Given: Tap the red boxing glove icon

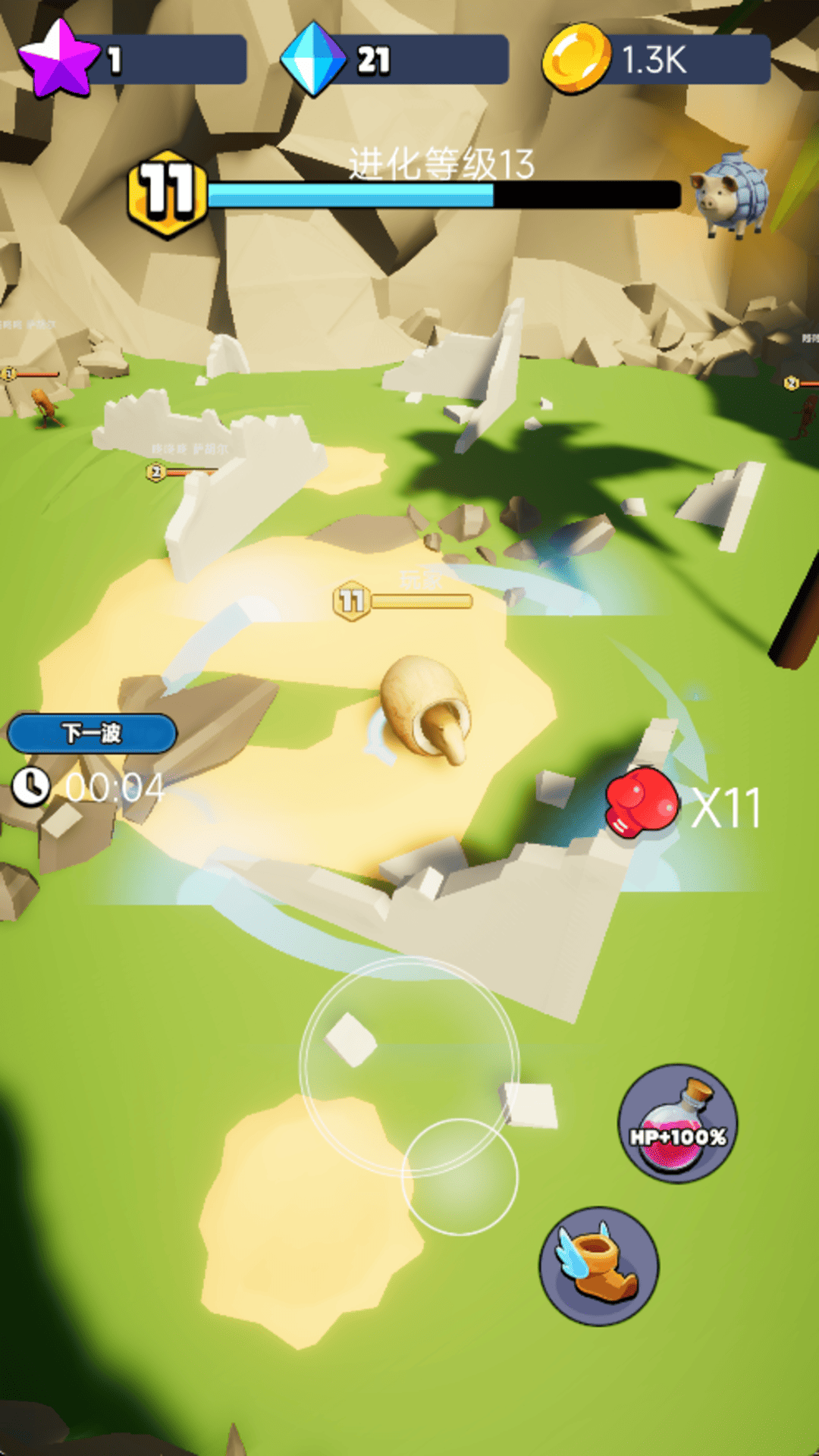Looking at the screenshot, I should coord(642,803).
